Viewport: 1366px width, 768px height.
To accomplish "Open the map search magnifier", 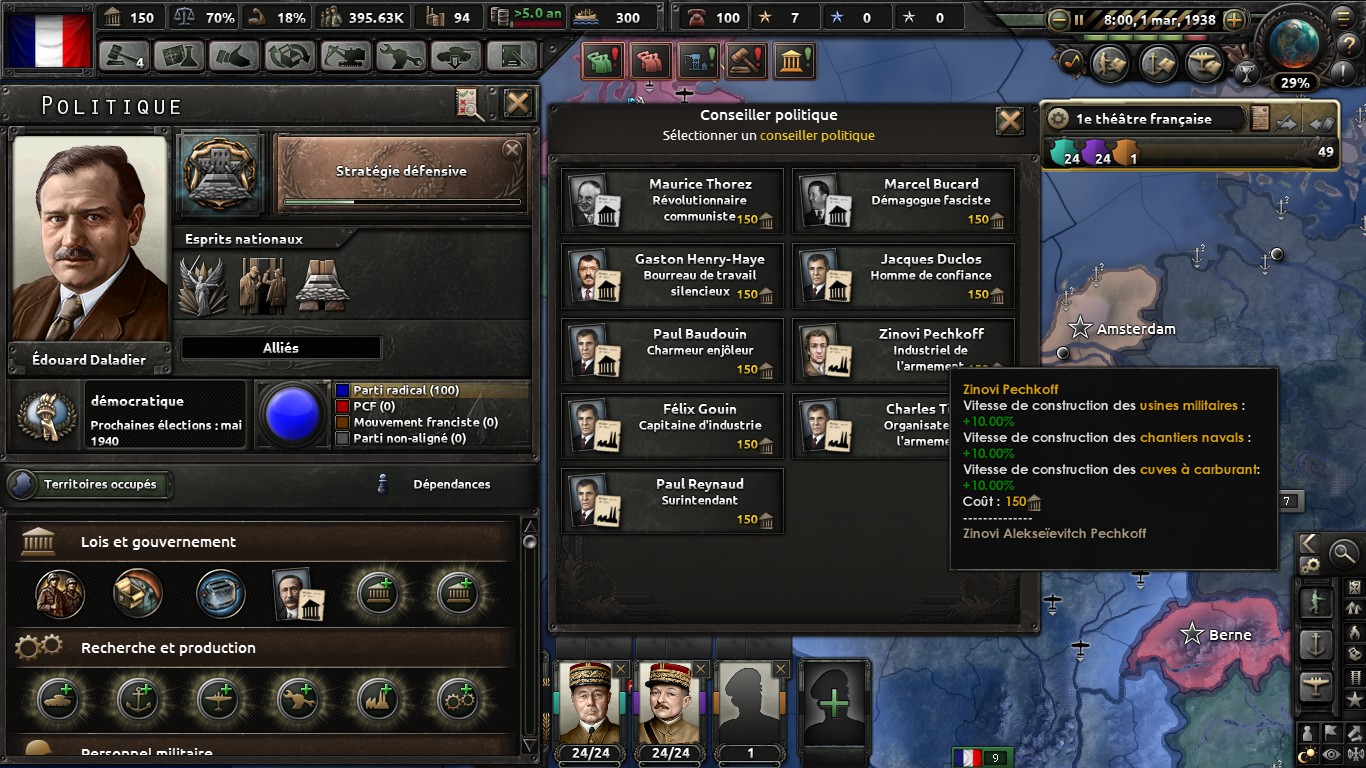I will point(1343,551).
